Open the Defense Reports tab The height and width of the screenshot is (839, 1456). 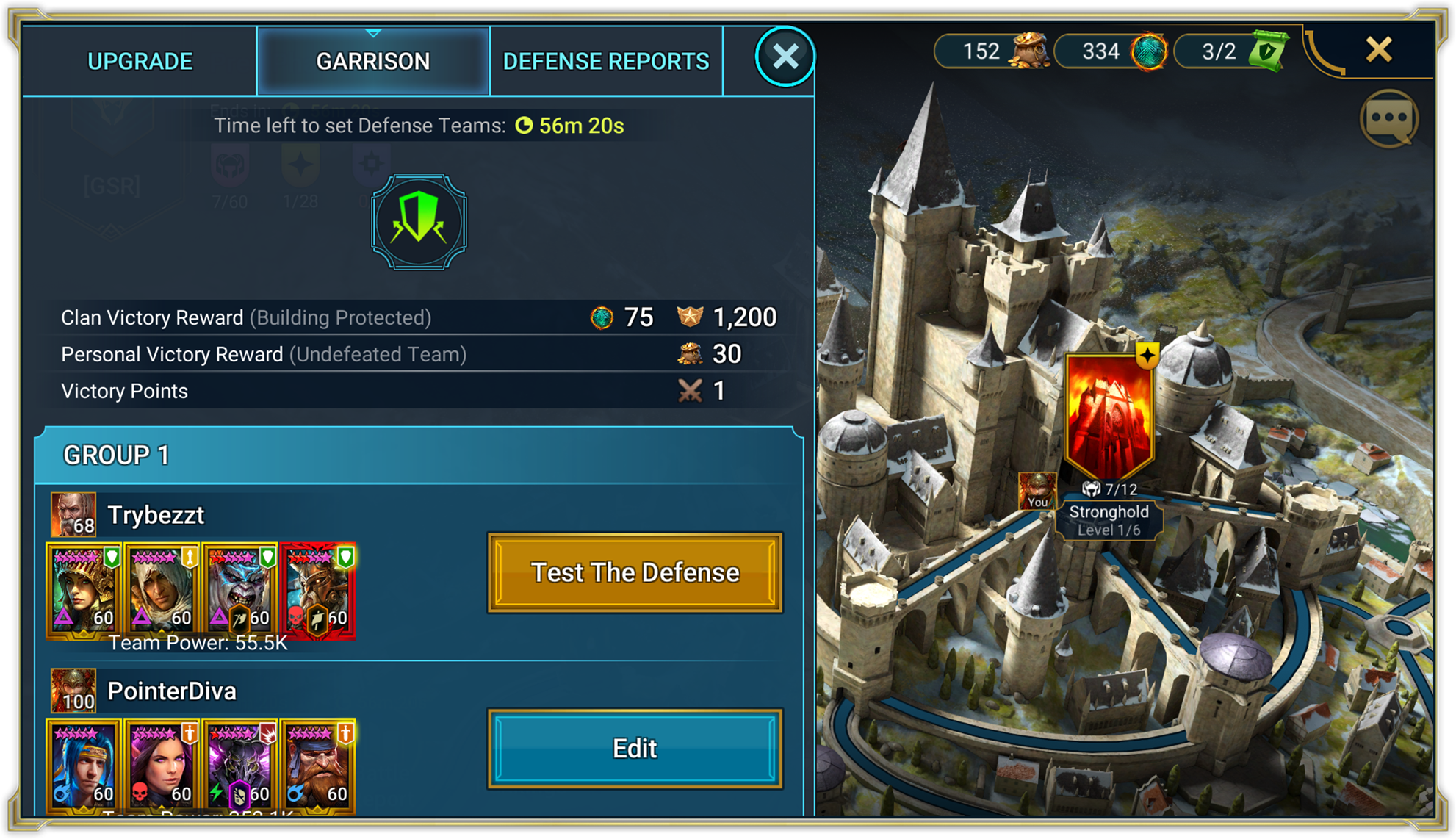point(606,62)
